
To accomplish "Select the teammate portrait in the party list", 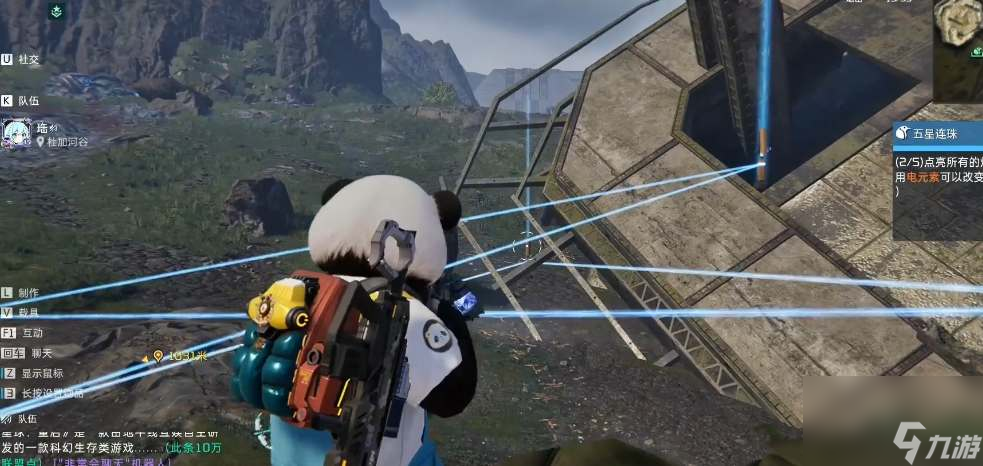I will coord(15,133).
